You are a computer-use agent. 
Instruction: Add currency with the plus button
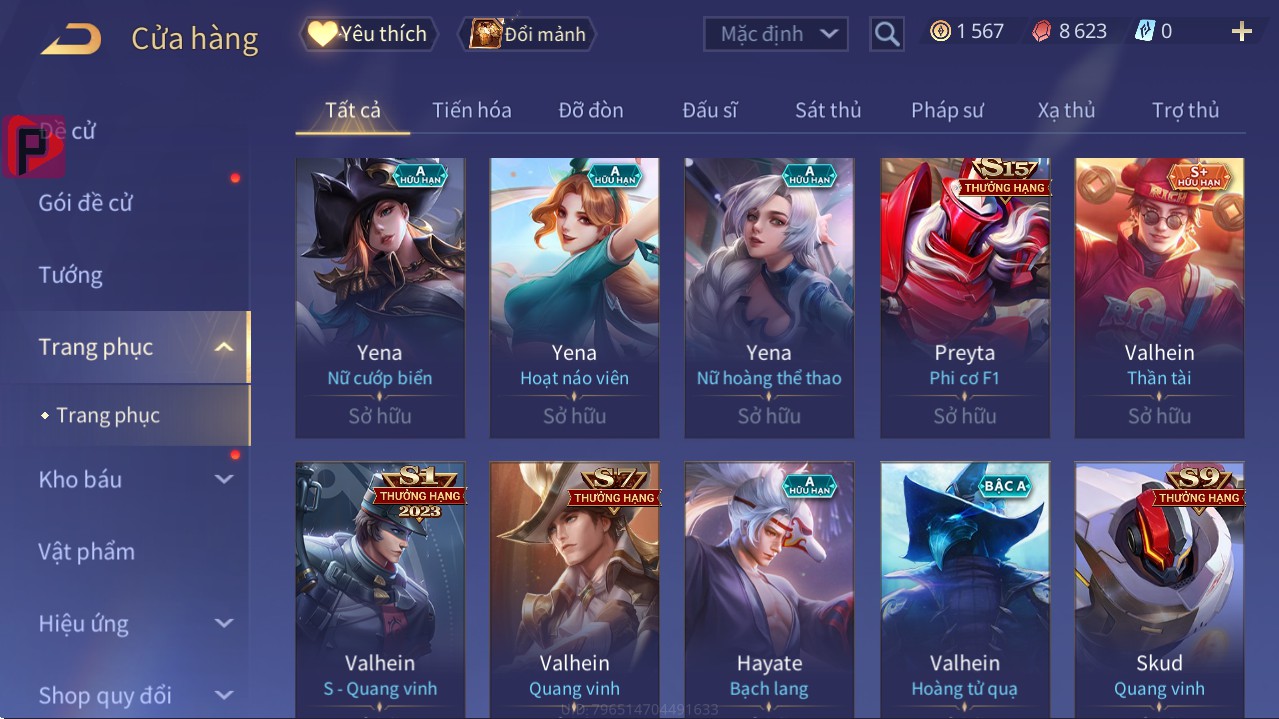click(x=1241, y=32)
